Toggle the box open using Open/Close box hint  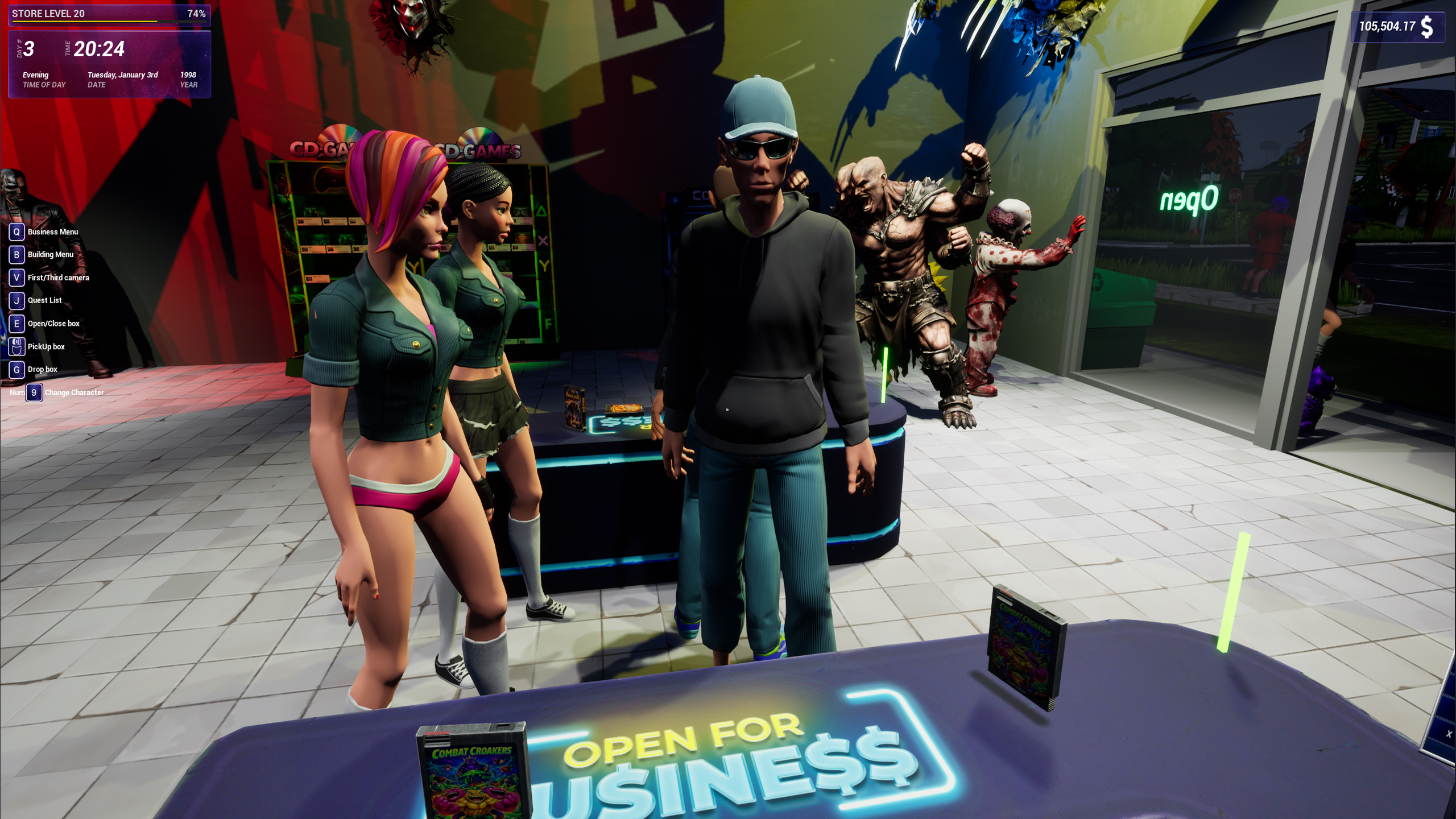click(52, 323)
